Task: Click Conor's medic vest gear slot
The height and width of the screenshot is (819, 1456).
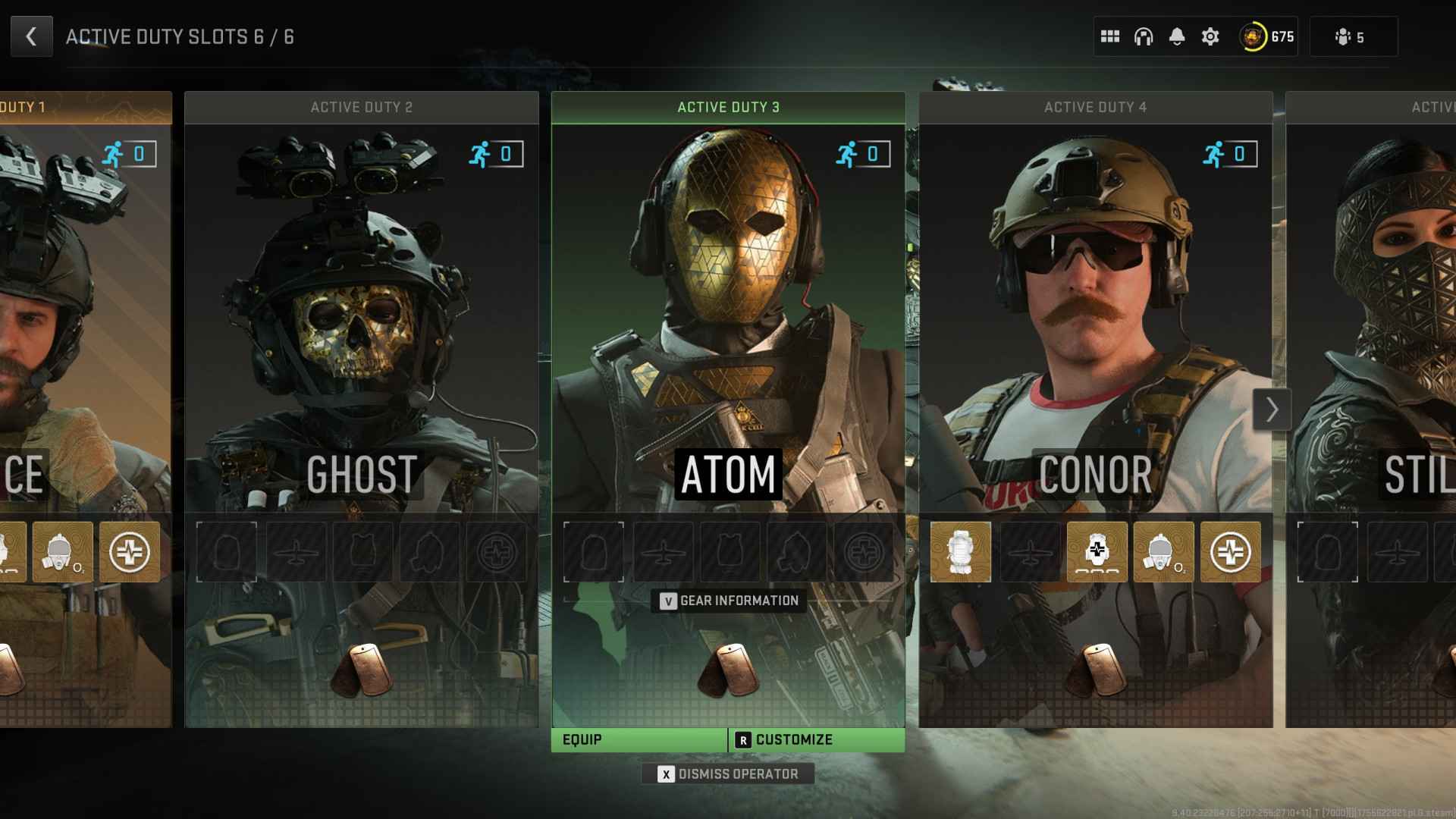Action: (1096, 552)
